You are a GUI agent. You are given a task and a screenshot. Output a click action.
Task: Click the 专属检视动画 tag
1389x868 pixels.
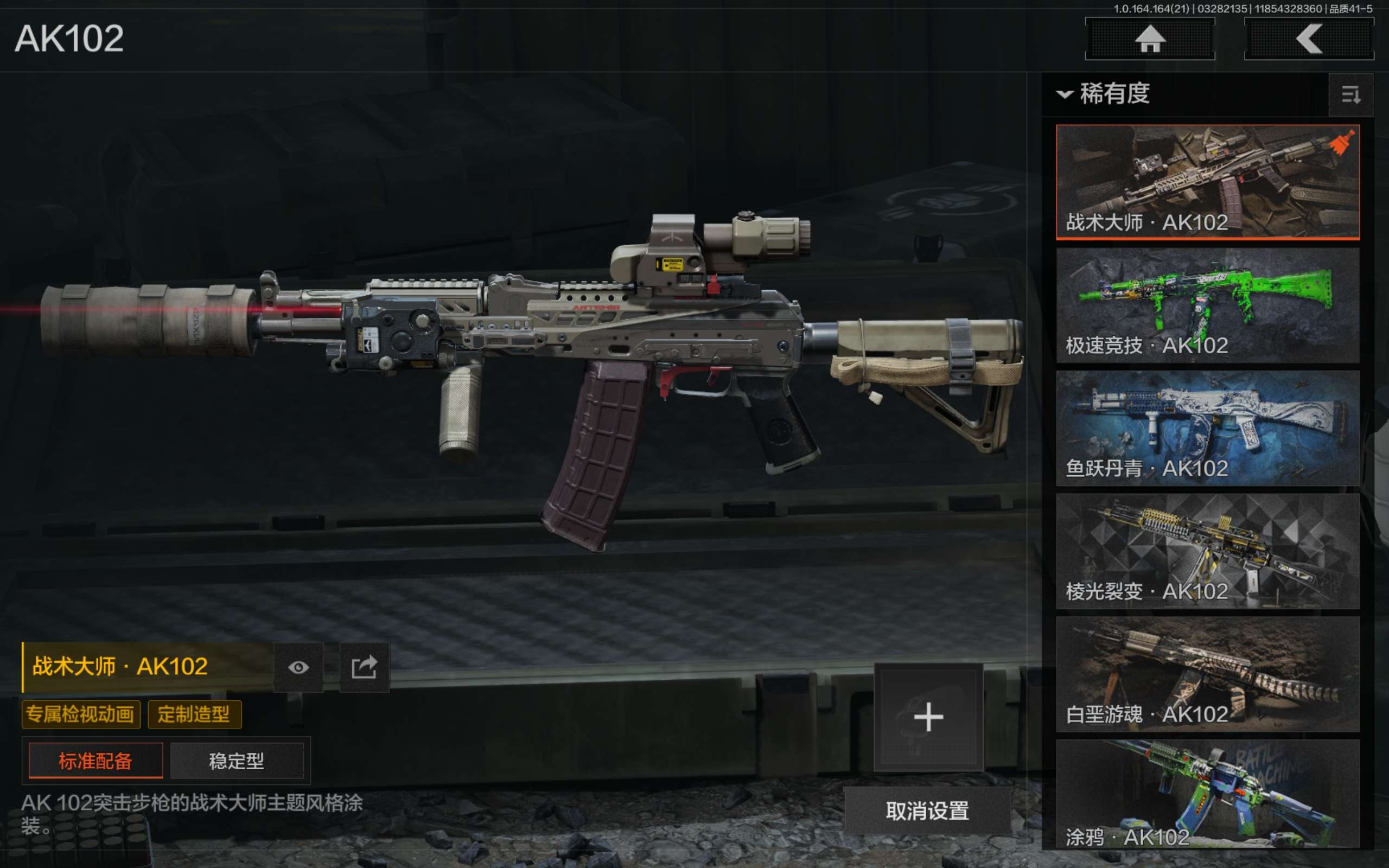tap(80, 714)
